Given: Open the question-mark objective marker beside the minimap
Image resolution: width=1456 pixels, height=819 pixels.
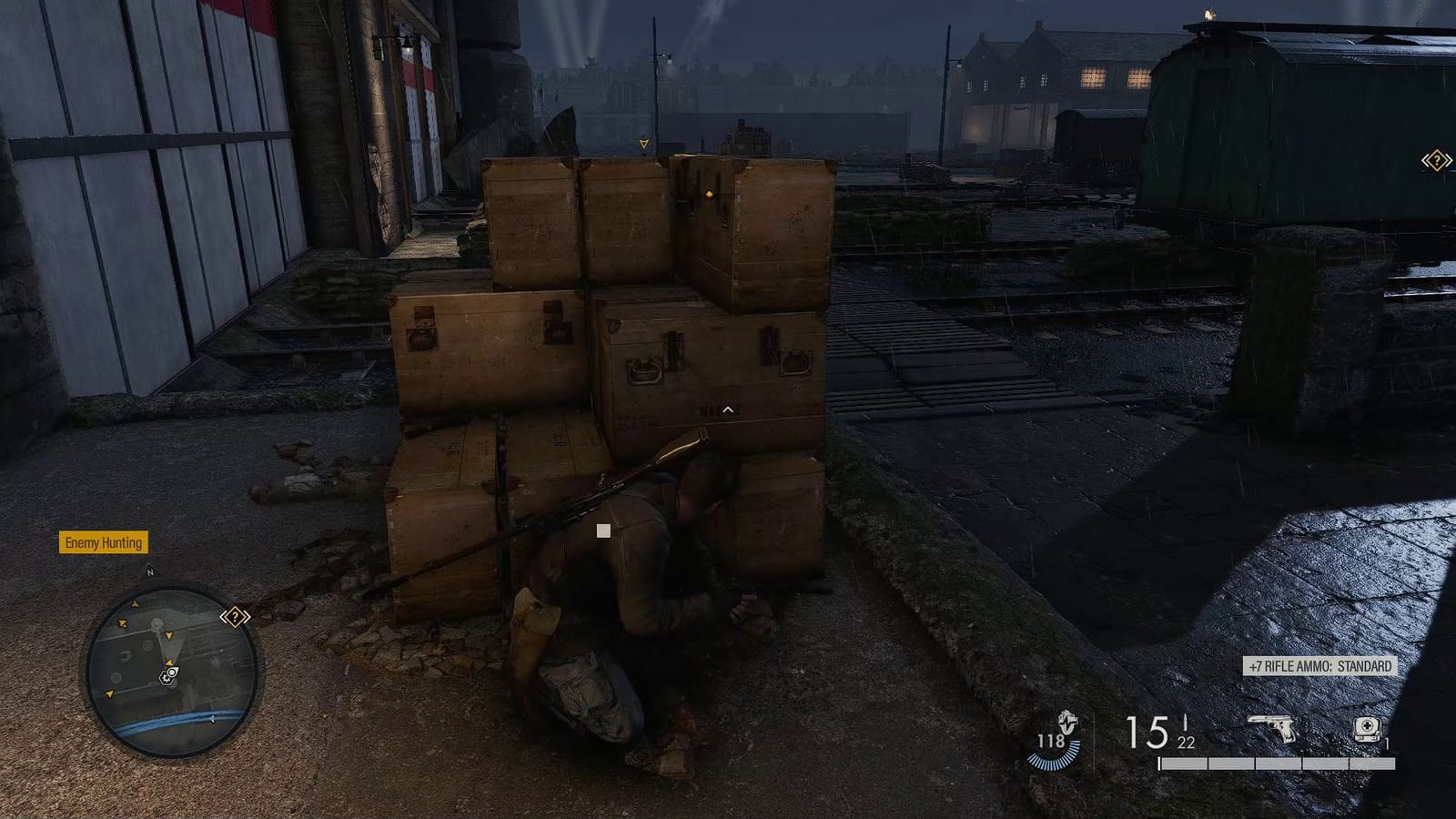Looking at the screenshot, I should pyautogui.click(x=235, y=617).
